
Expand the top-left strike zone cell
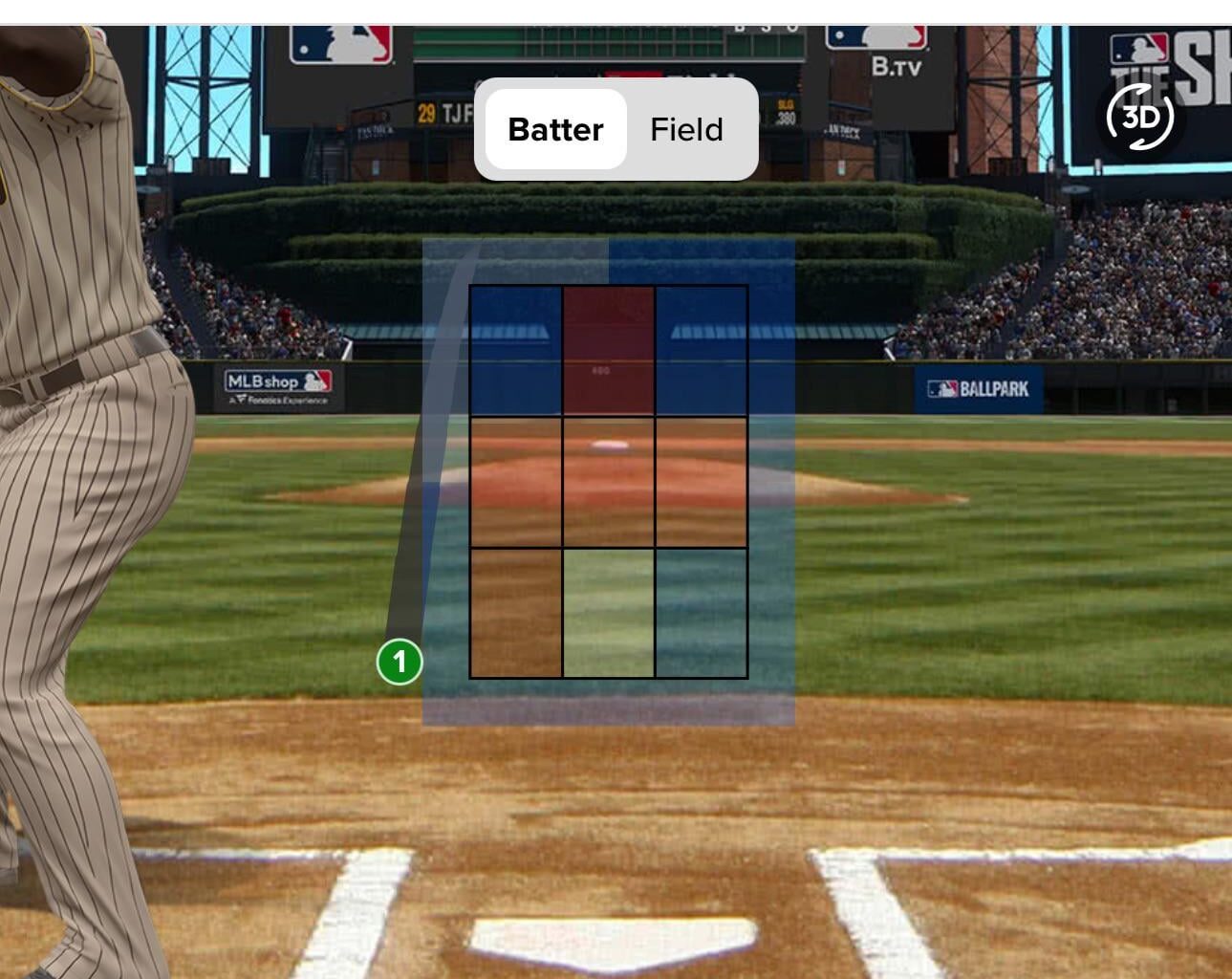point(516,349)
